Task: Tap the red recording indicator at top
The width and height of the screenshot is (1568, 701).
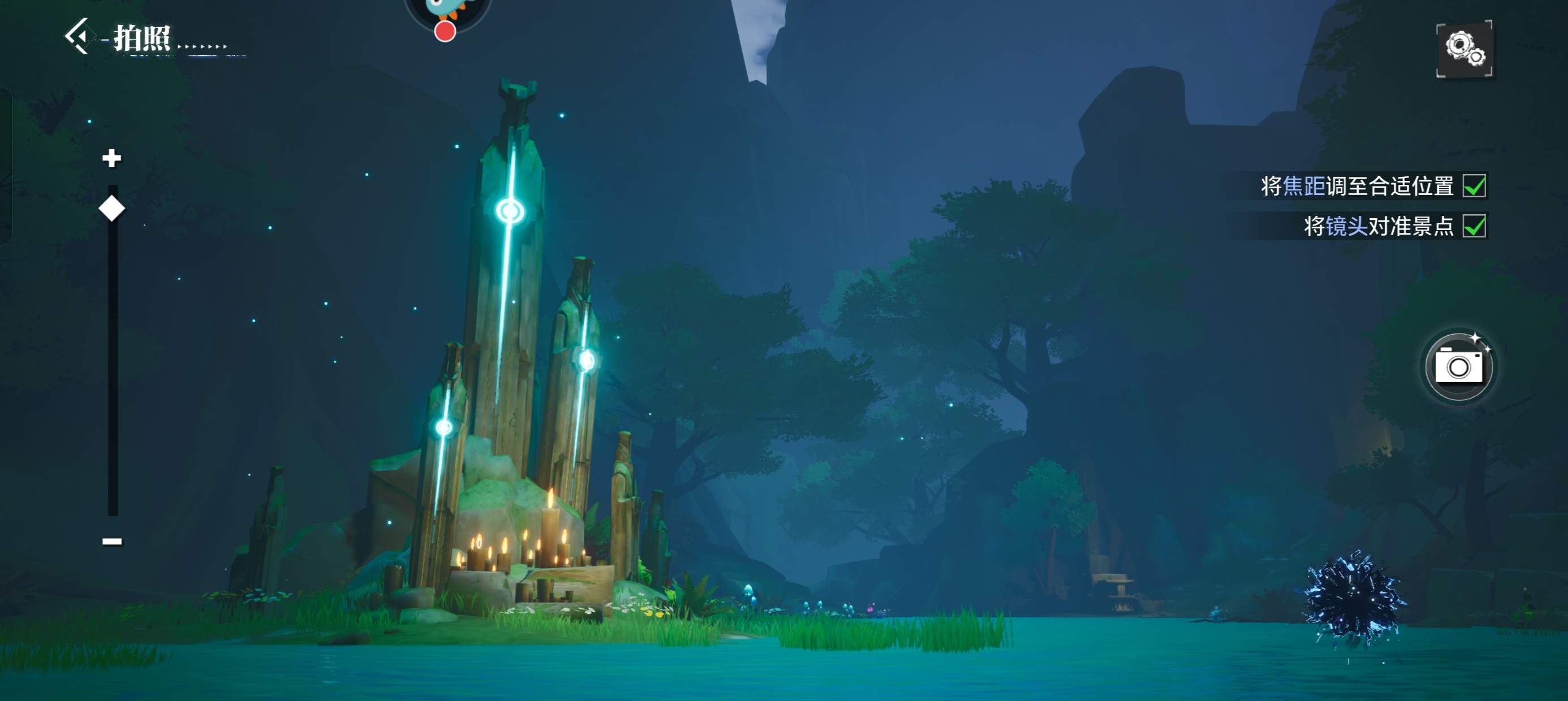Action: pos(445,32)
